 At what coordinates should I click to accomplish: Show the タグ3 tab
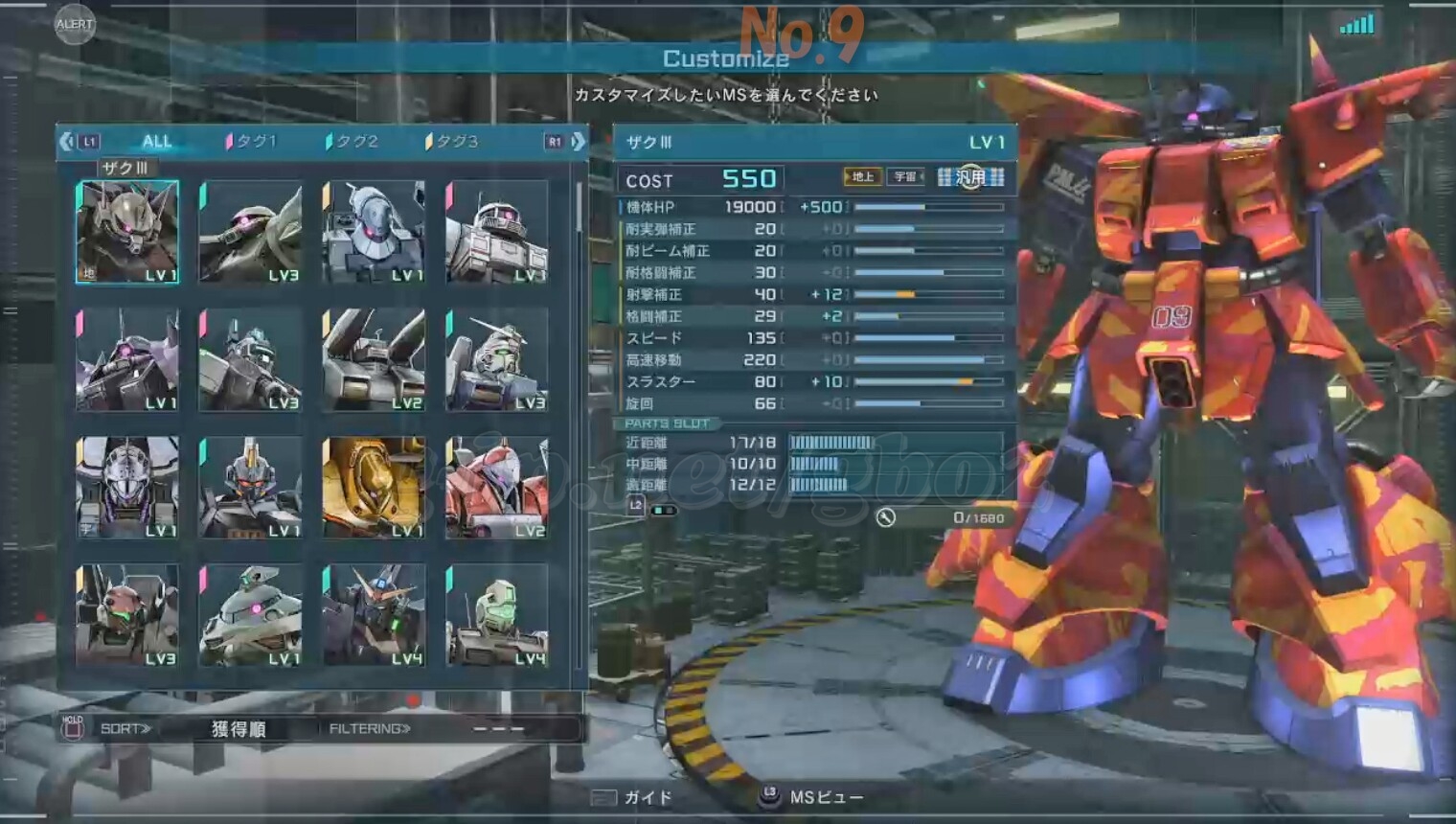tap(452, 142)
